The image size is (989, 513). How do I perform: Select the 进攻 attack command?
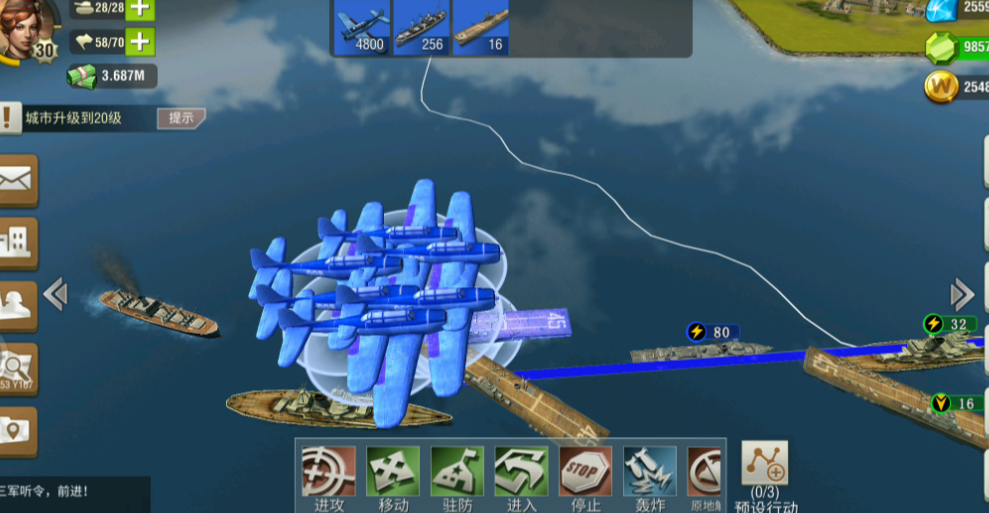[x=327, y=471]
